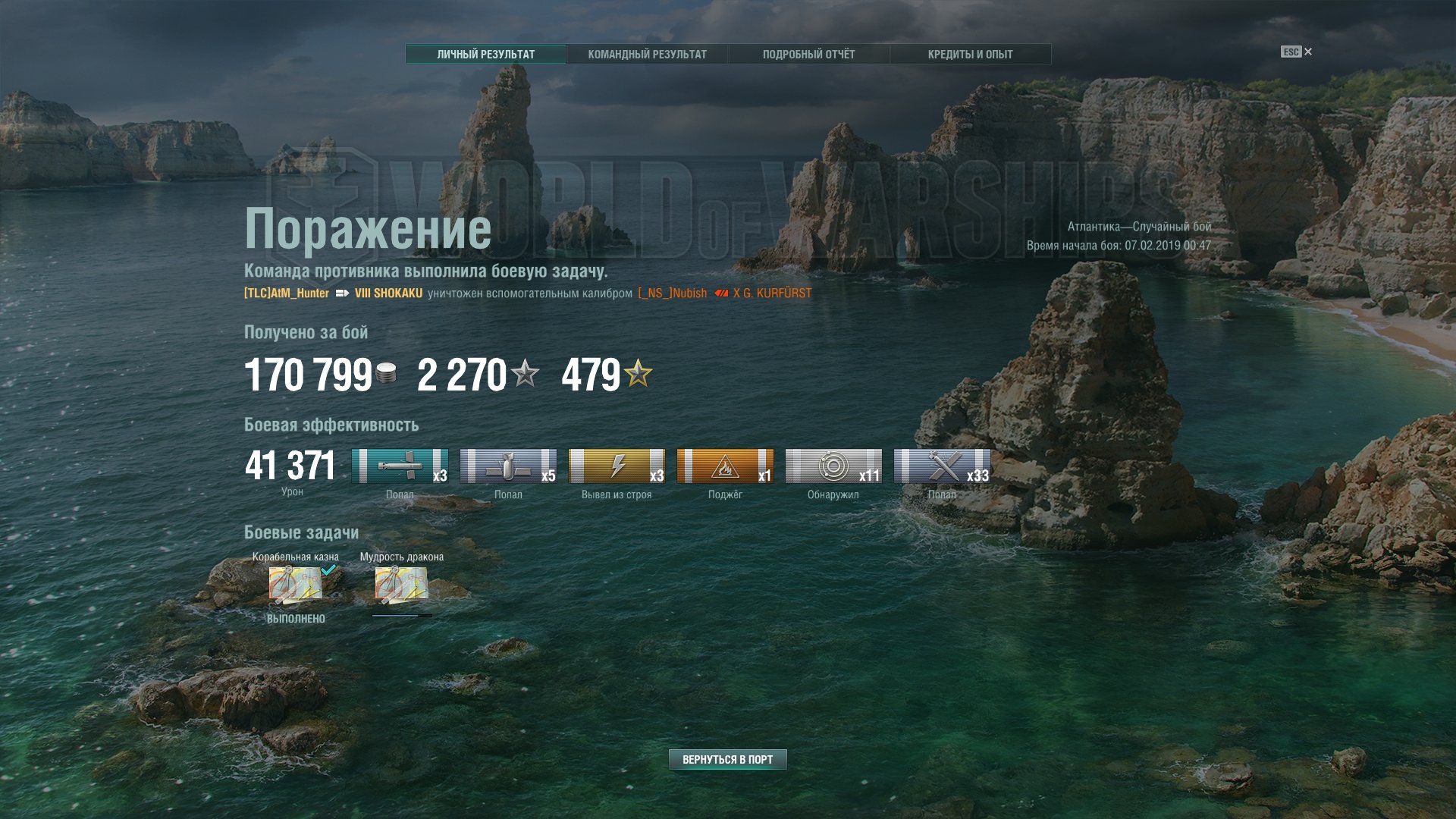Screen dimensions: 1456x819
Task: Open the Командный результат tab
Action: point(647,55)
